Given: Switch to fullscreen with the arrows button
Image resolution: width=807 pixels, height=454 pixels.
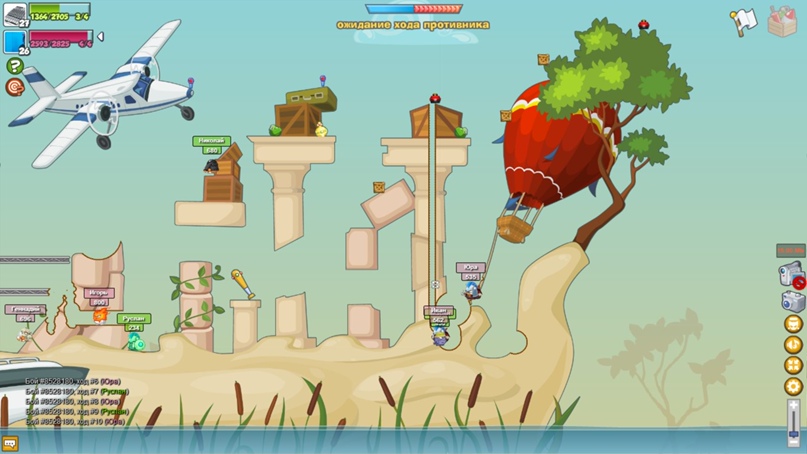Looking at the screenshot, I should (794, 366).
